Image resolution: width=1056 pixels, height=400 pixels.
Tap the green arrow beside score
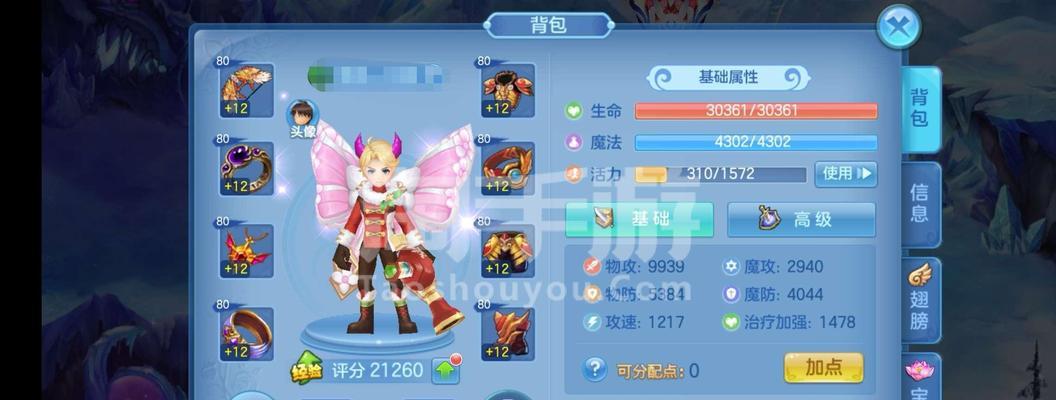point(447,370)
